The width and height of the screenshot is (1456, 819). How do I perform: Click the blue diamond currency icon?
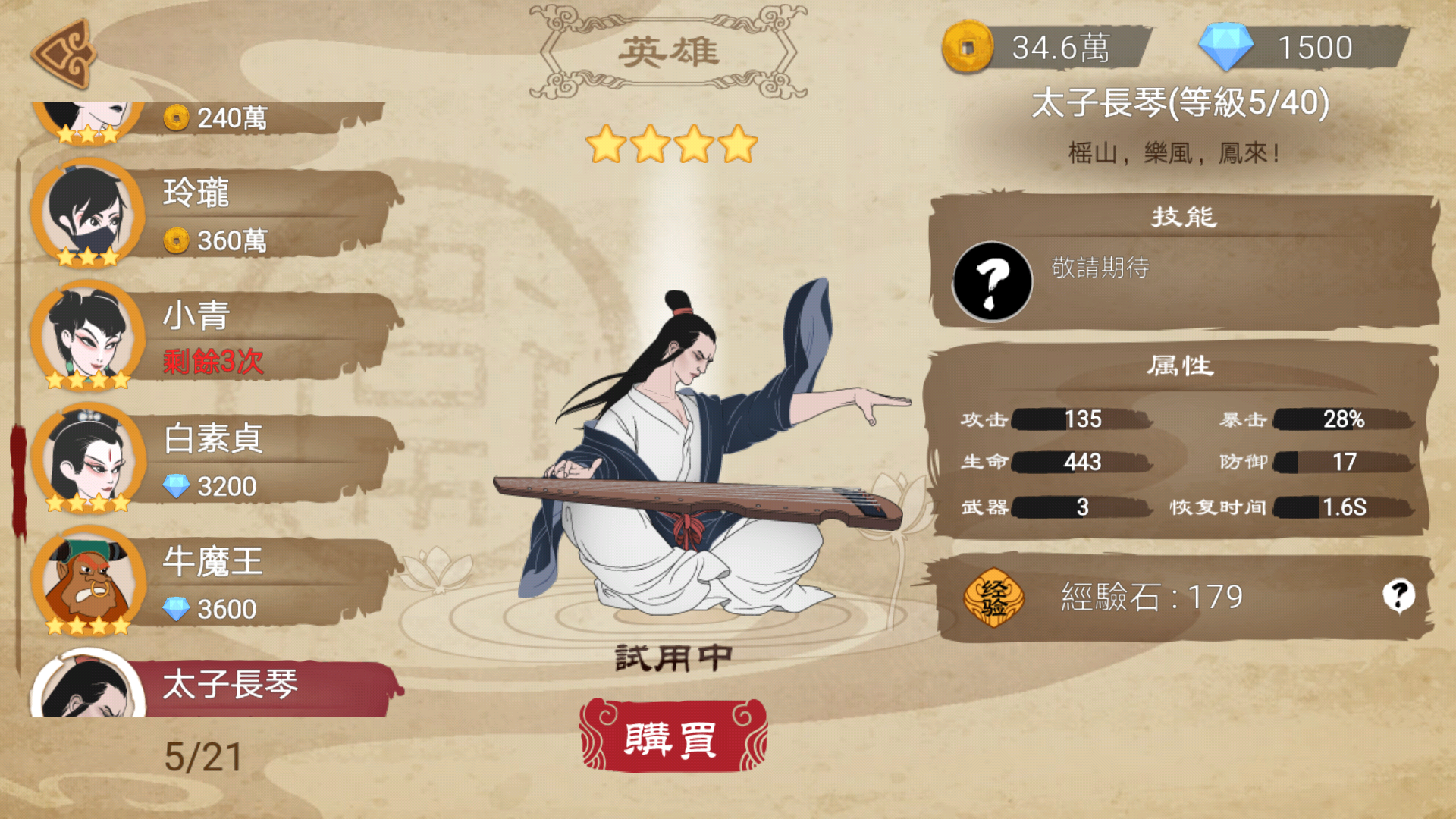point(1225,47)
